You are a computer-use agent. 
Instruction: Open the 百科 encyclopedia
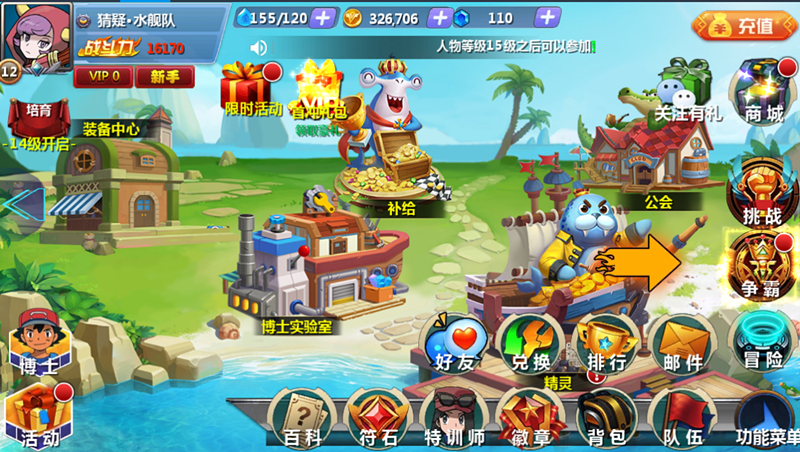301,418
